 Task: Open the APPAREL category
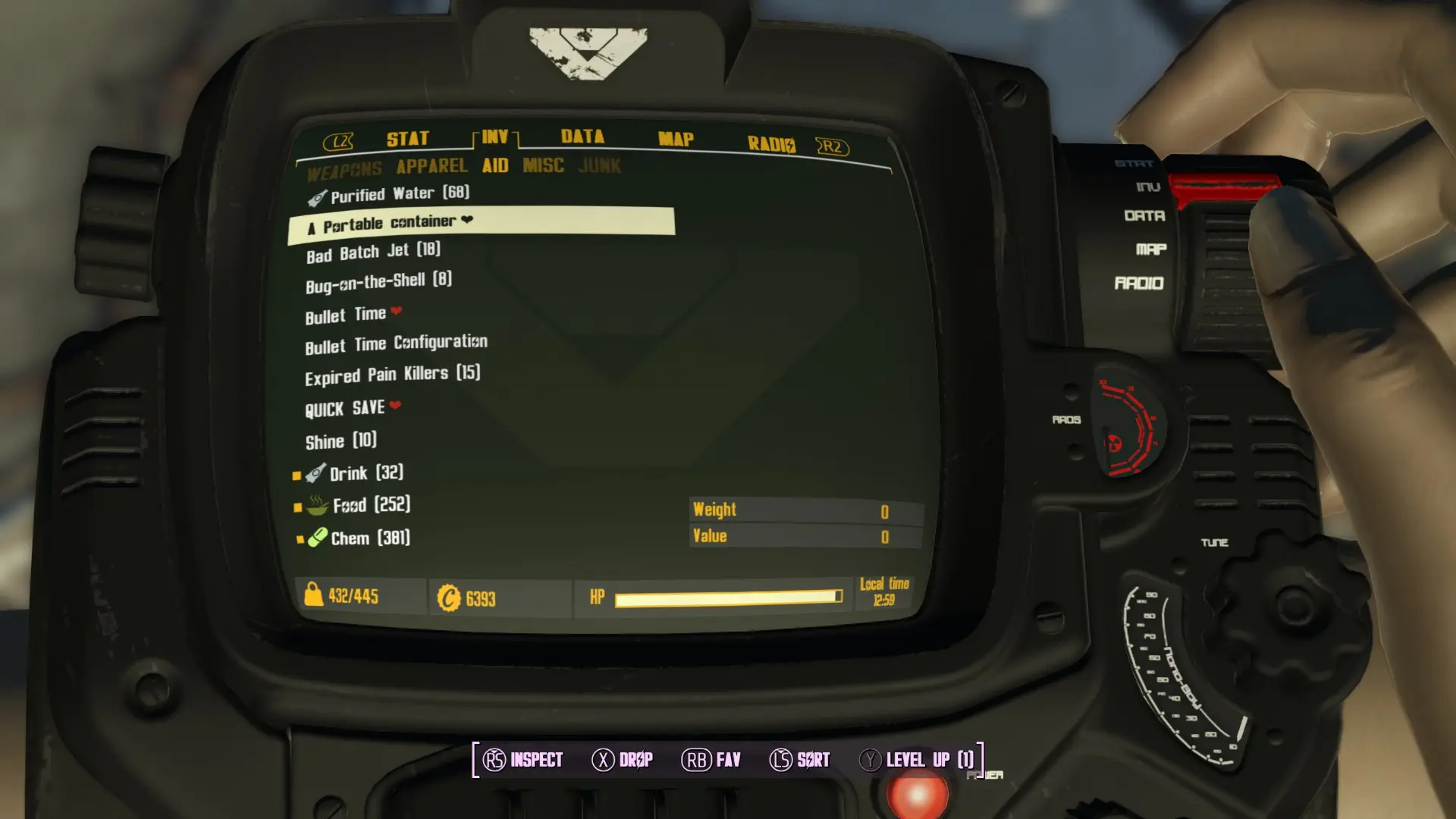[431, 167]
